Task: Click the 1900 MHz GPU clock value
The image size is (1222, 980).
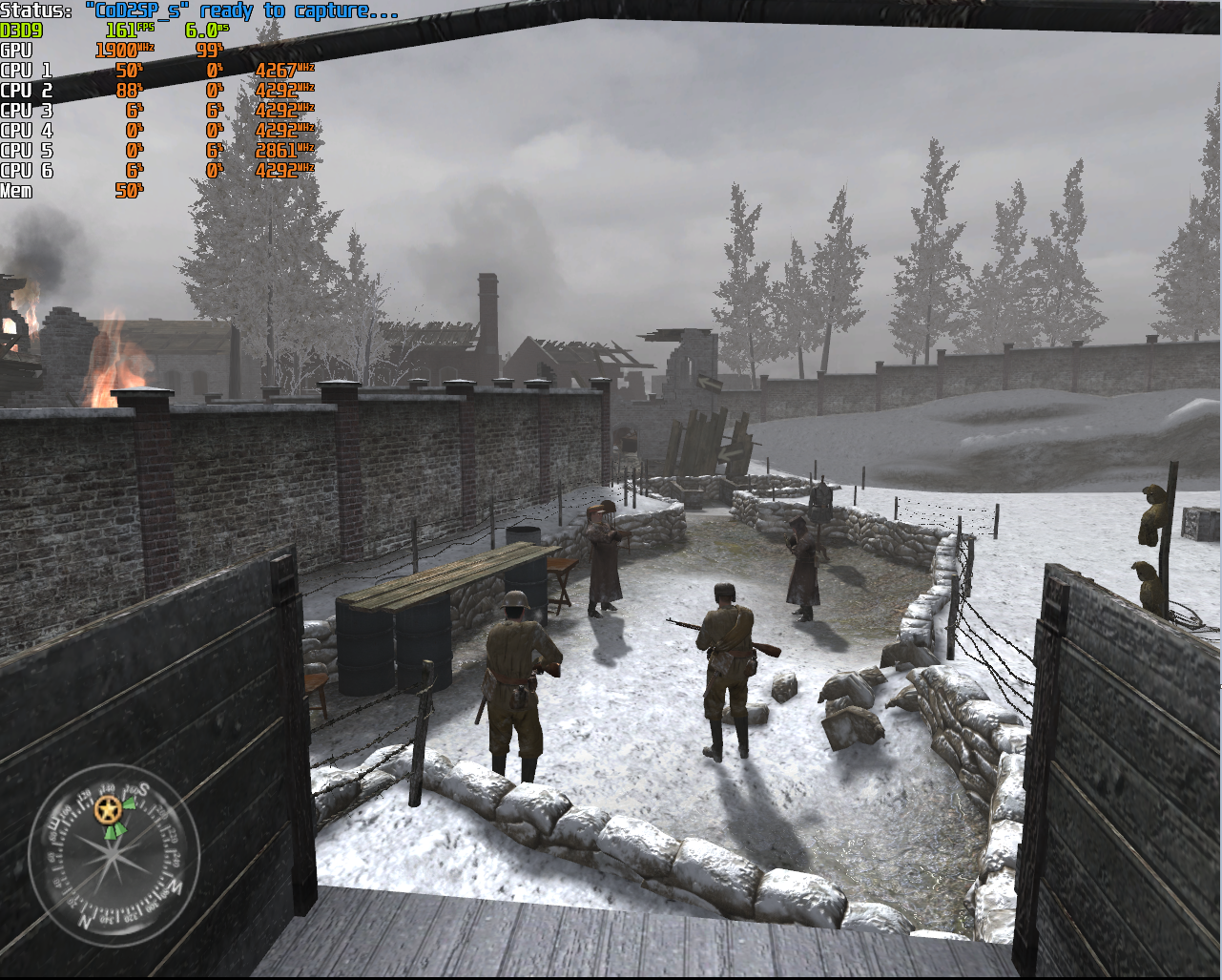Action: pyautogui.click(x=120, y=52)
